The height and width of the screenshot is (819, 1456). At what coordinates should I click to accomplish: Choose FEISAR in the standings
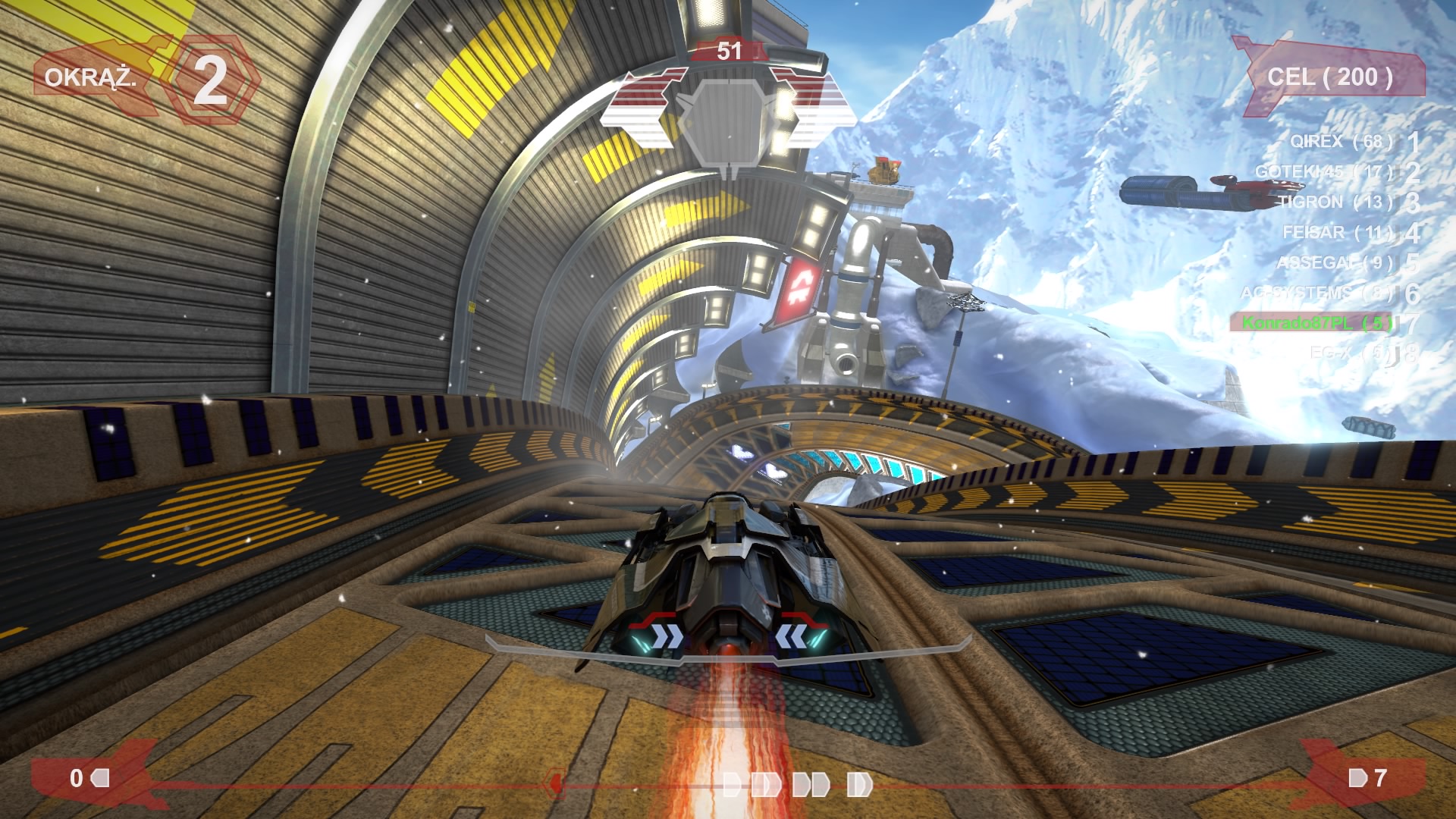pos(1337,232)
